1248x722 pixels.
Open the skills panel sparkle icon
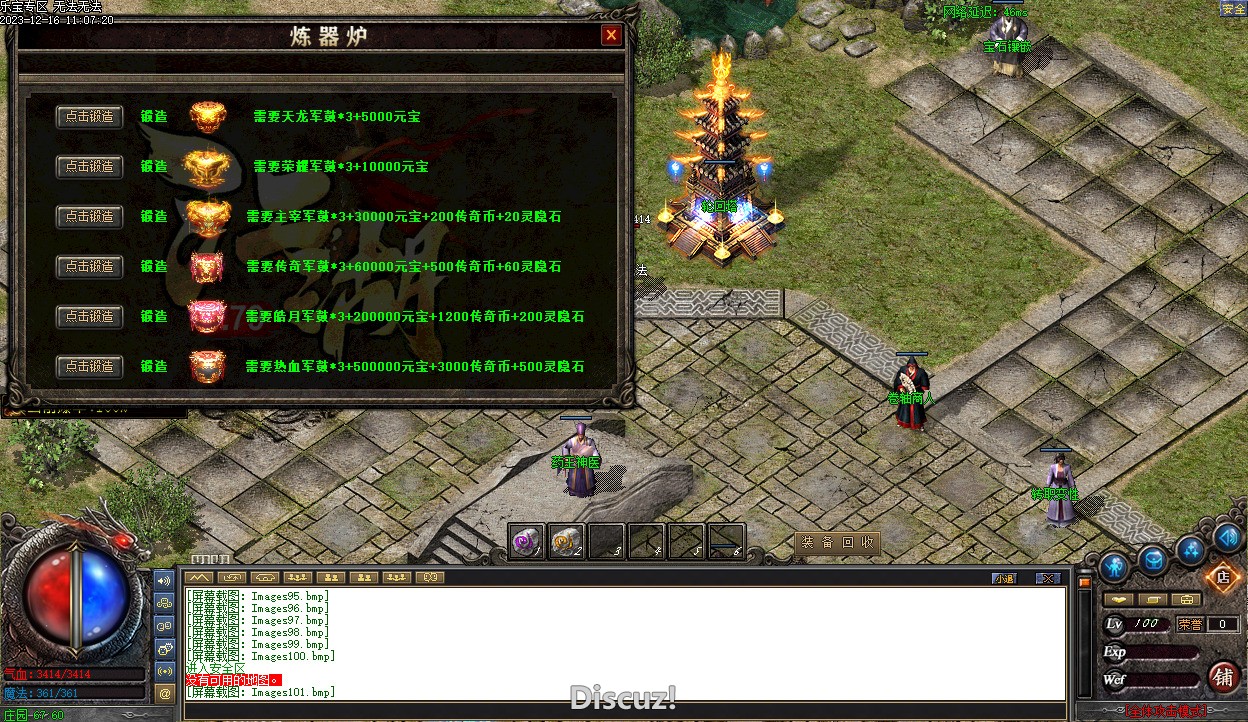coord(1191,548)
